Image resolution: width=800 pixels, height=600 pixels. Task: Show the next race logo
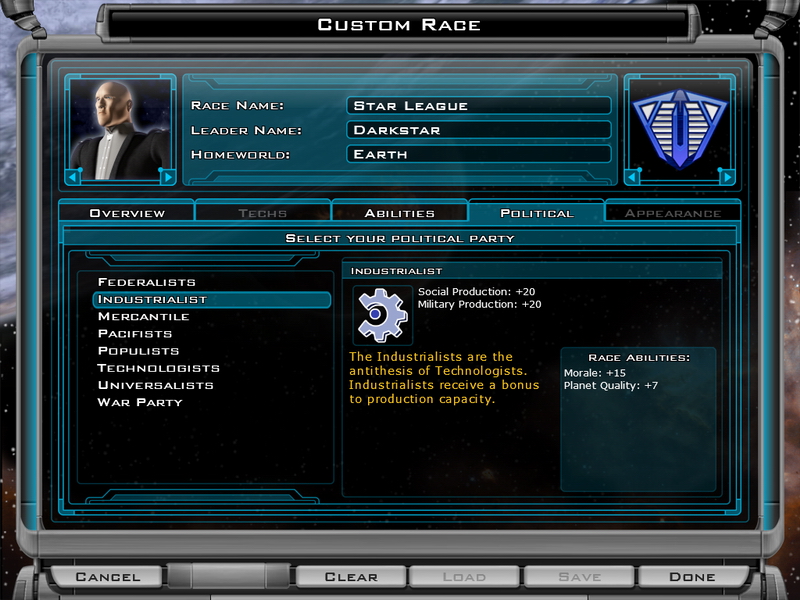(727, 177)
